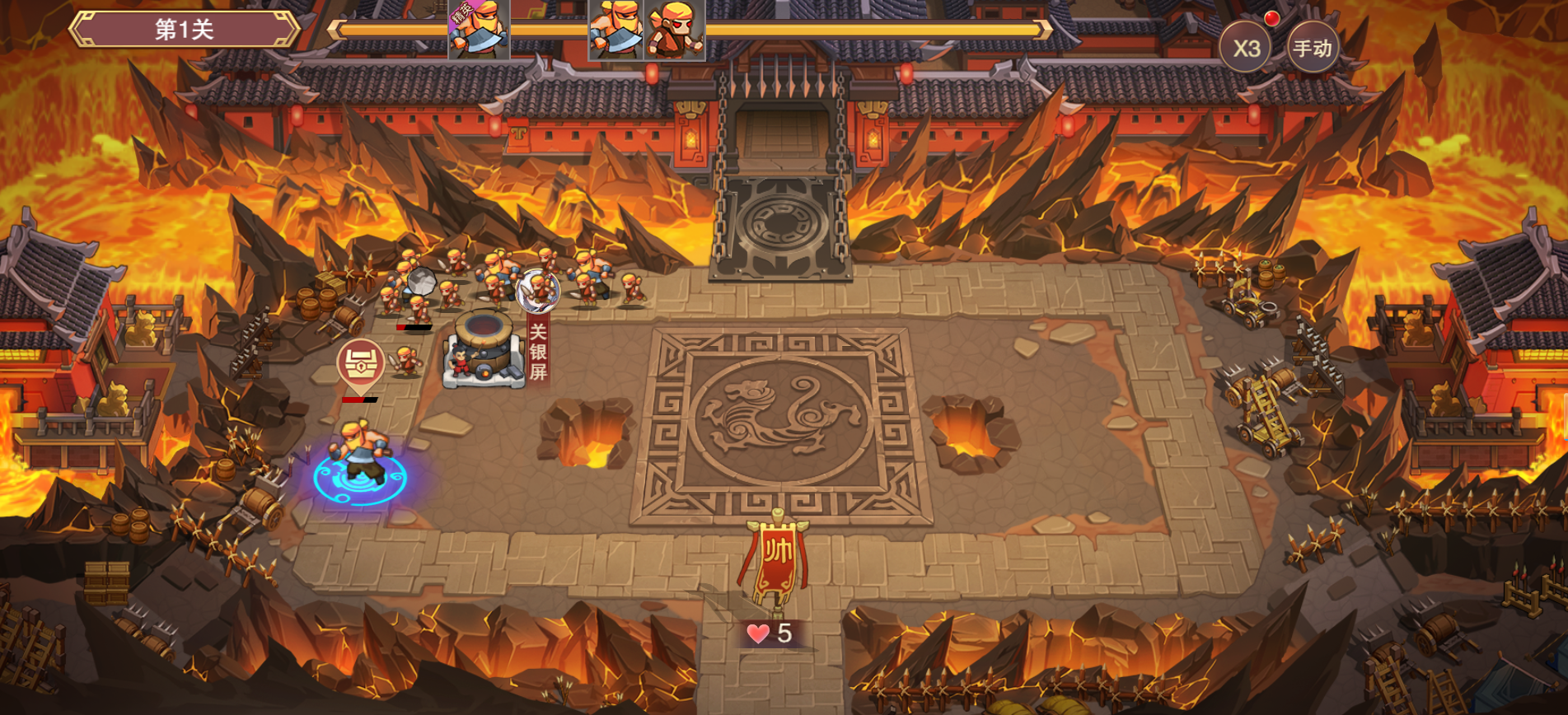Switch the 手动 manual control mode
1568x715 pixels.
click(x=1312, y=48)
